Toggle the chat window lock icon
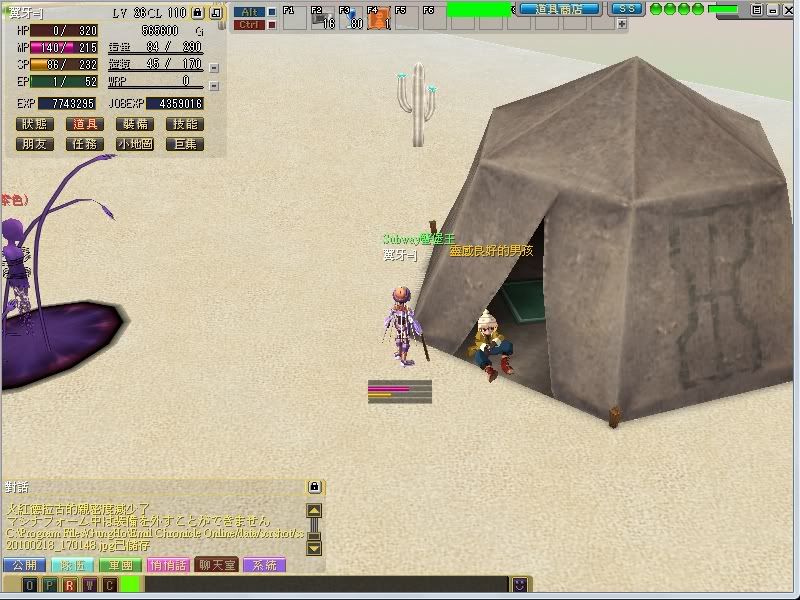The height and width of the screenshot is (600, 800). (314, 487)
